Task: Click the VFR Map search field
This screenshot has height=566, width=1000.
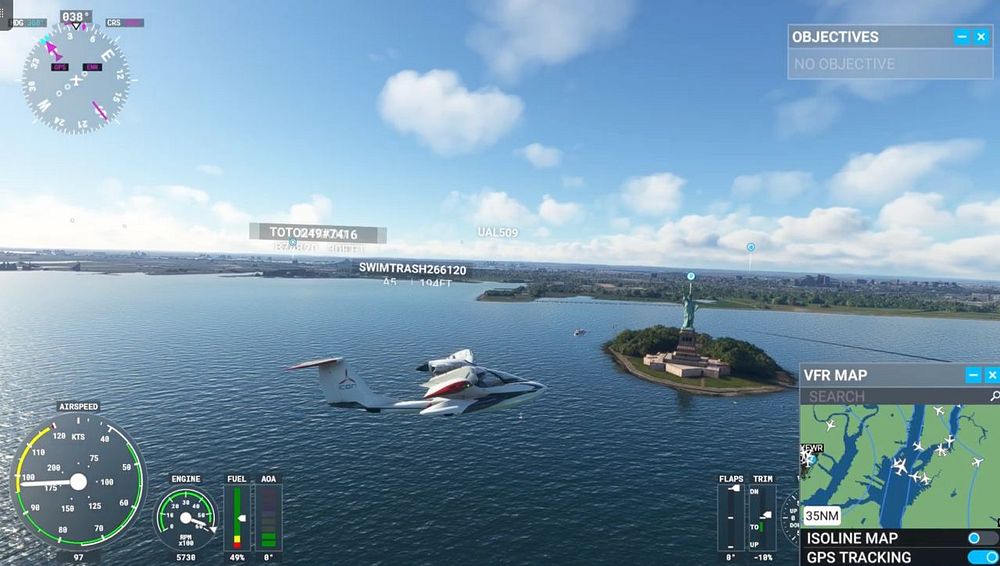Action: 890,396
